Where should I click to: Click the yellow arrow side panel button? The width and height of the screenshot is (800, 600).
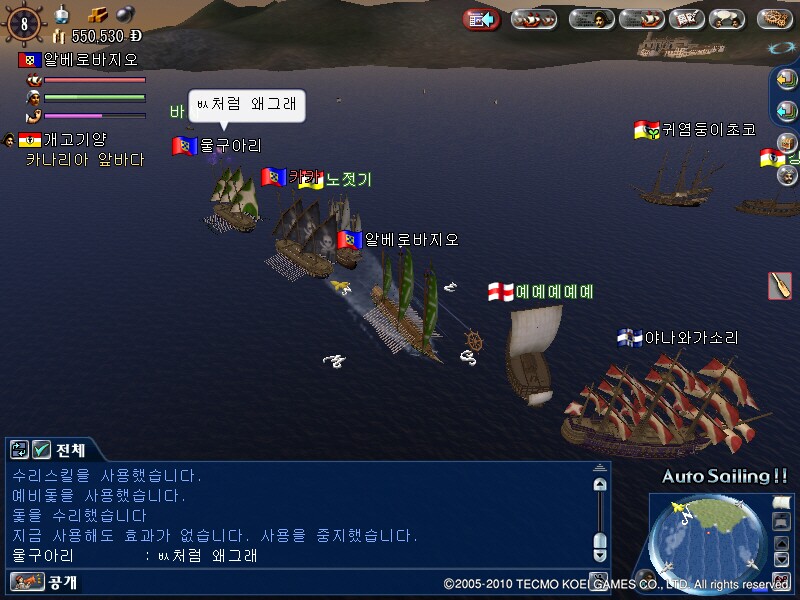(786, 80)
